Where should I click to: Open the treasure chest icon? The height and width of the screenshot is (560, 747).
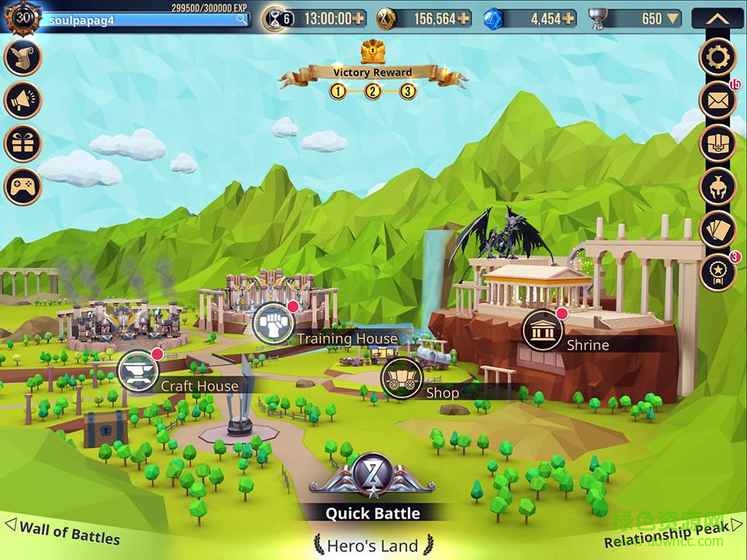coord(717,143)
